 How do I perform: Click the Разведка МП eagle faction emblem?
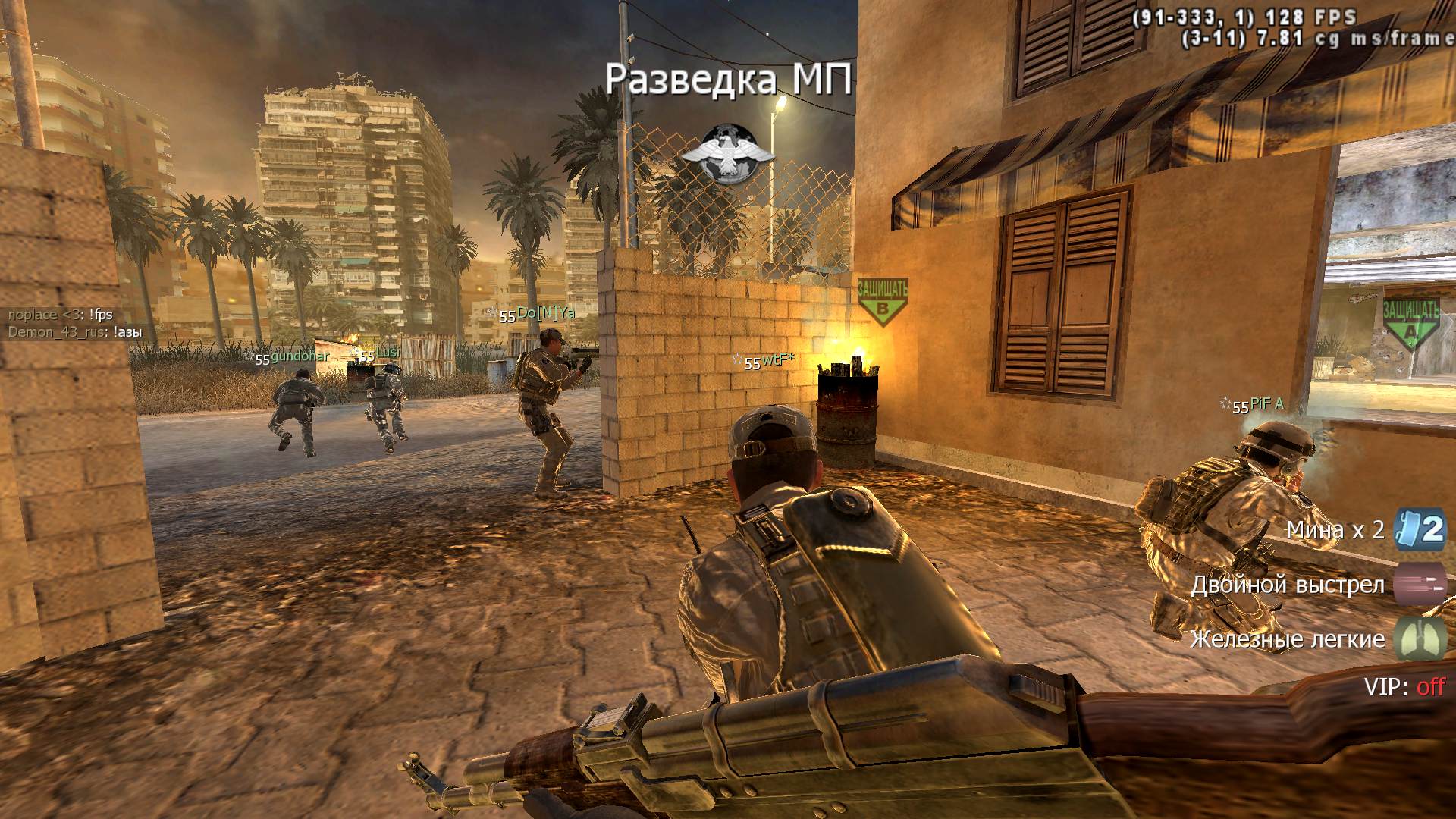tap(727, 153)
